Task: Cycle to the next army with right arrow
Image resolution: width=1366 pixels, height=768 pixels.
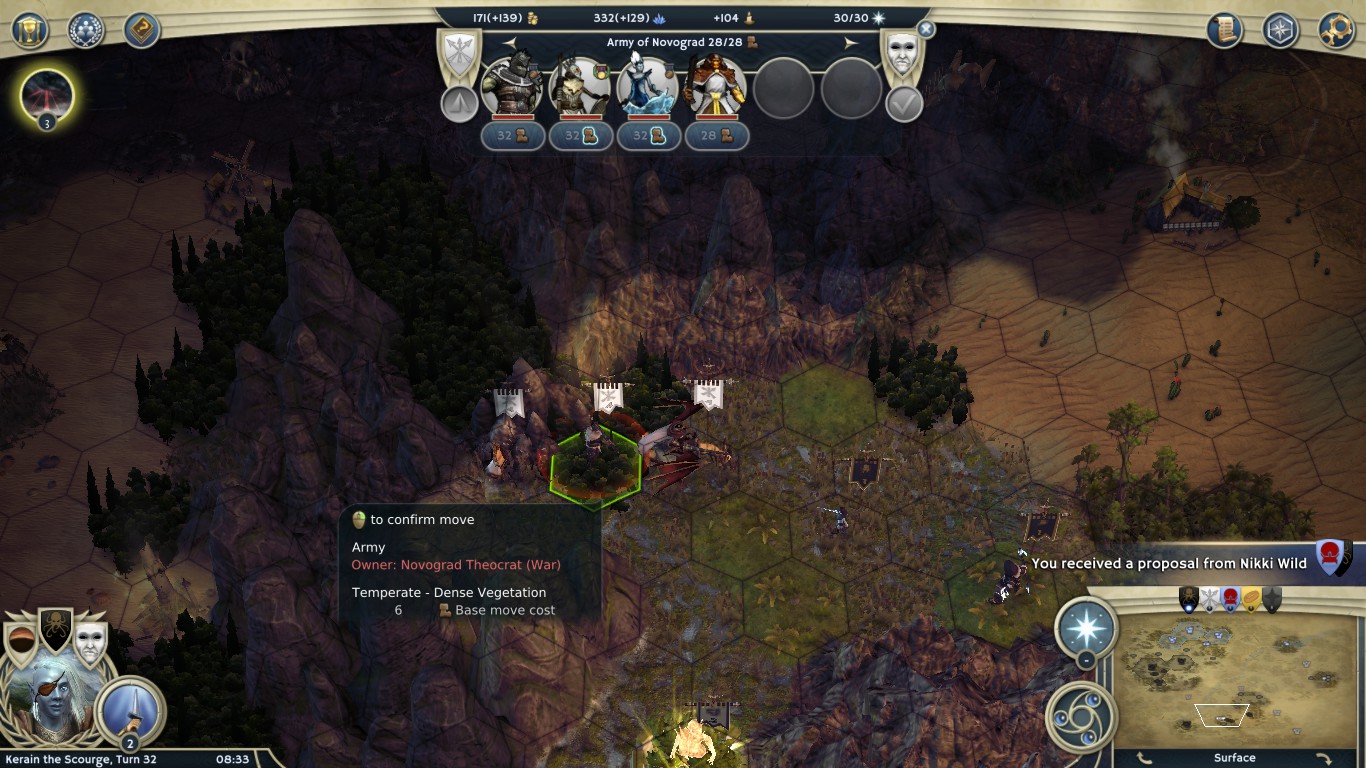Action: [x=851, y=43]
